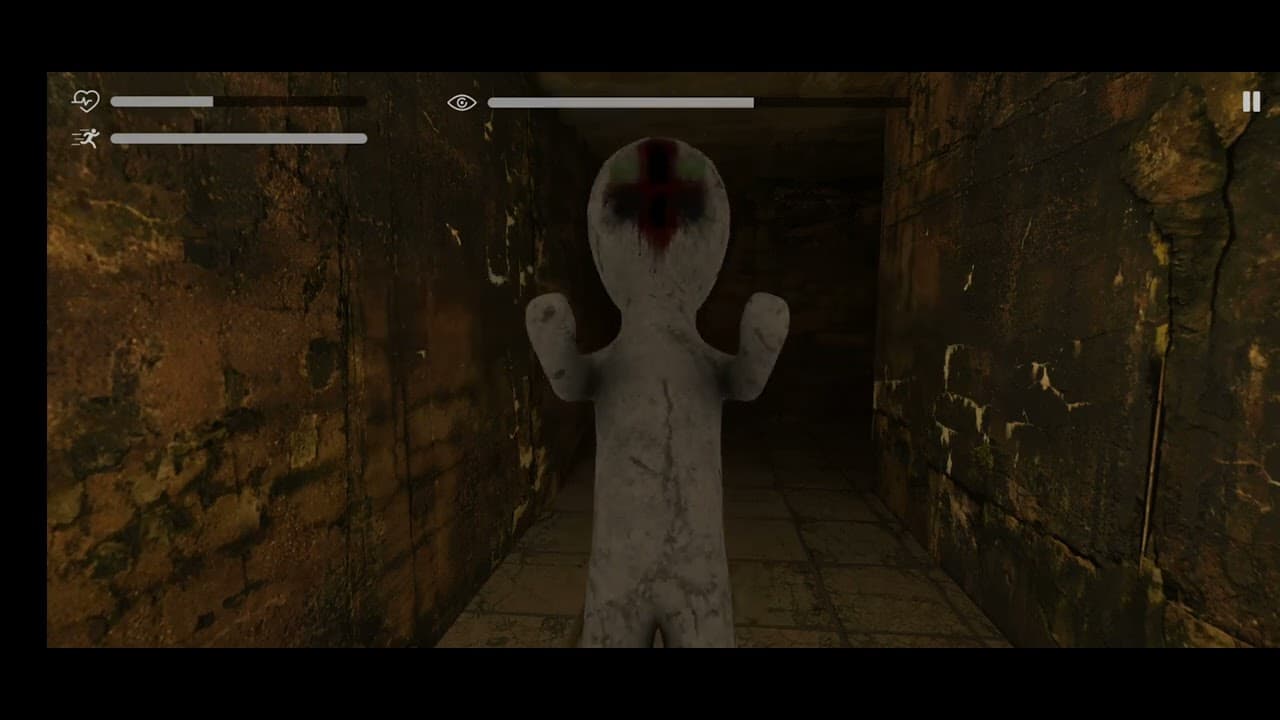
Task: Click the empty end of the health bar
Action: click(x=300, y=101)
